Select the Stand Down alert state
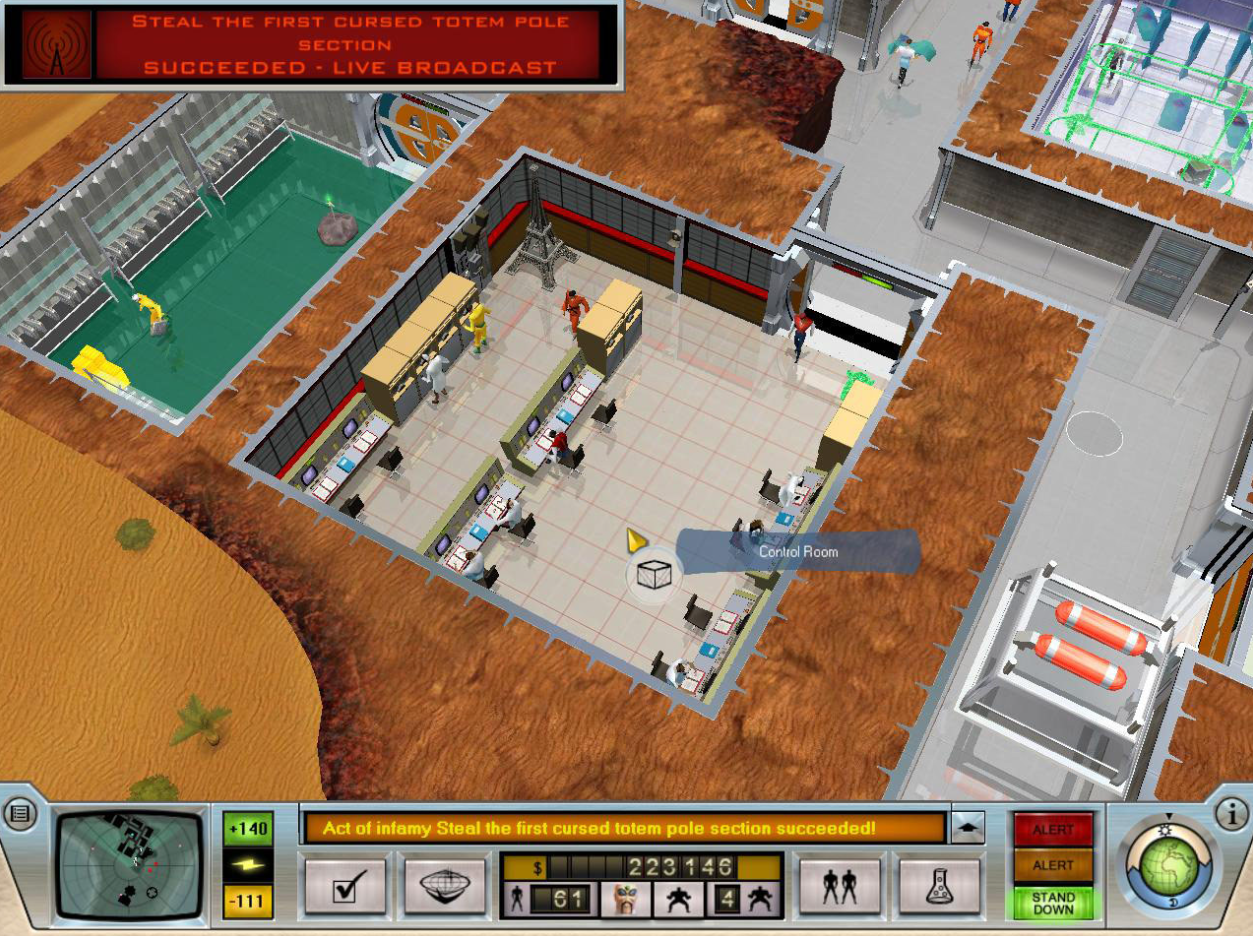1253x936 pixels. [1053, 903]
